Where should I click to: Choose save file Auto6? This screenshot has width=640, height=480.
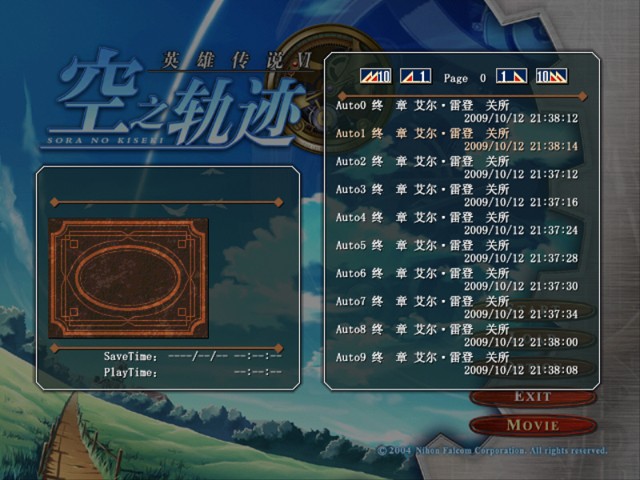(x=456, y=279)
